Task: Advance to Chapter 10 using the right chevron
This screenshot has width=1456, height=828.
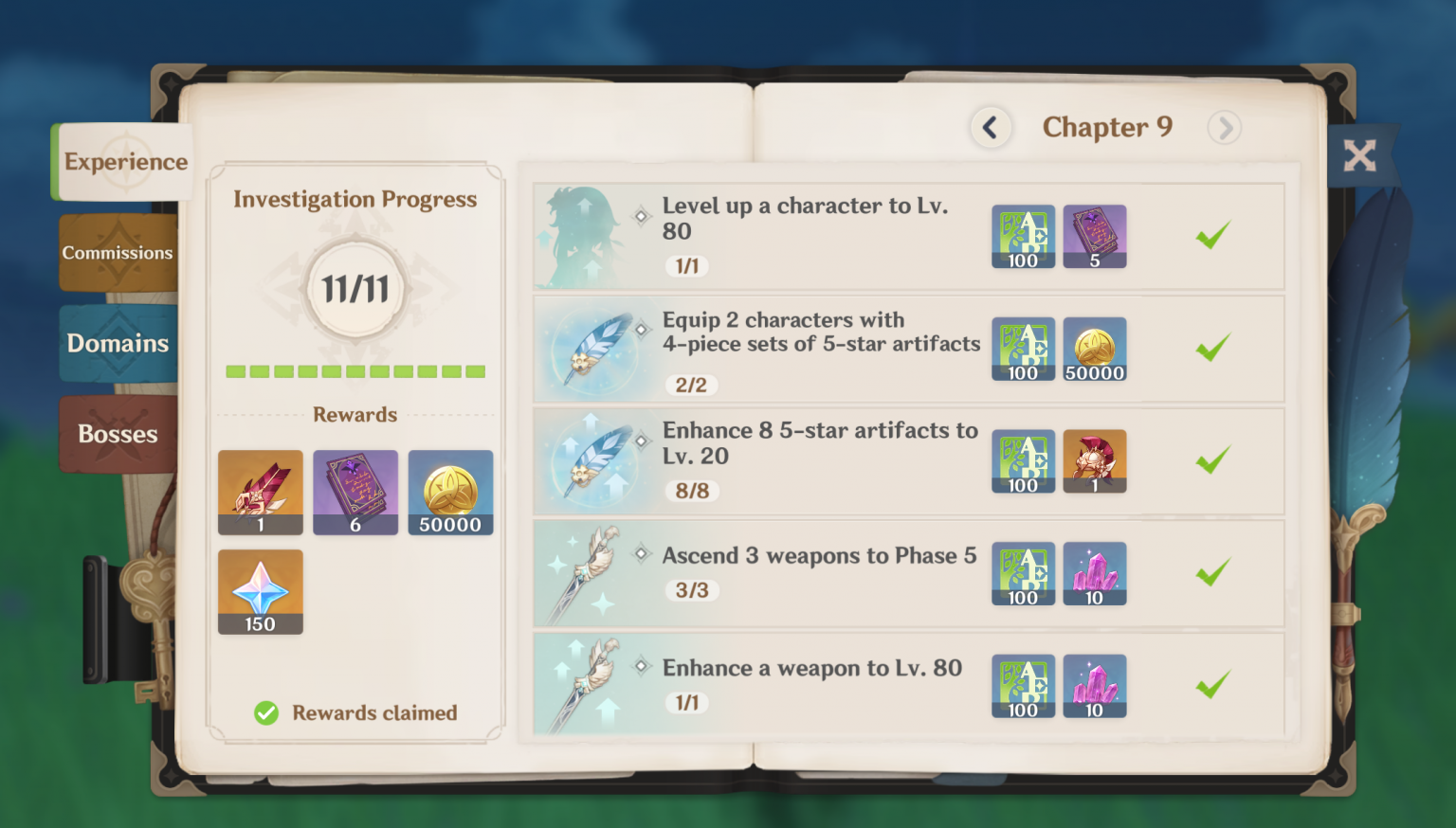Action: pos(1225,127)
